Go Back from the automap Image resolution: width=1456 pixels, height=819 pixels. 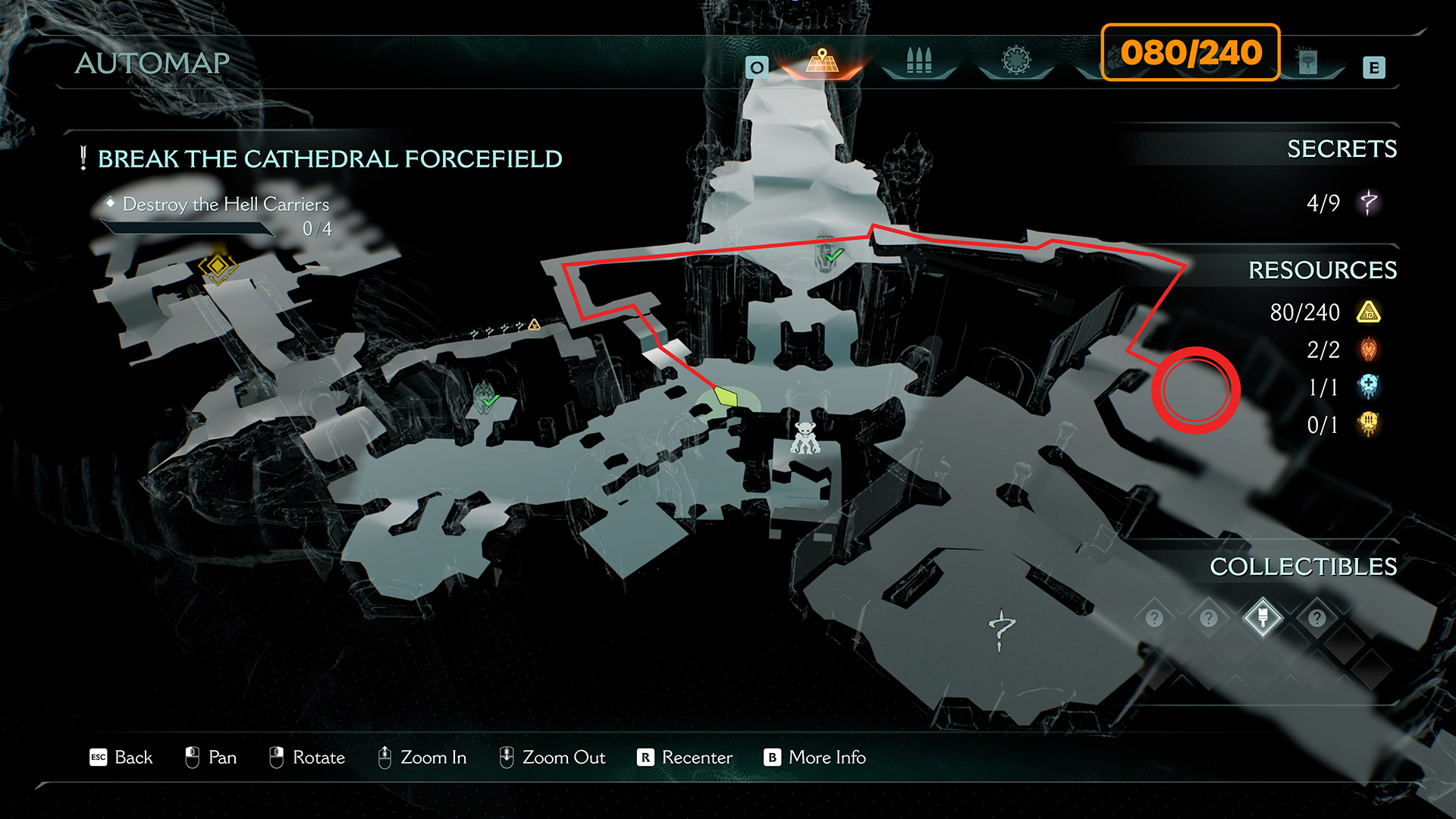(x=121, y=758)
